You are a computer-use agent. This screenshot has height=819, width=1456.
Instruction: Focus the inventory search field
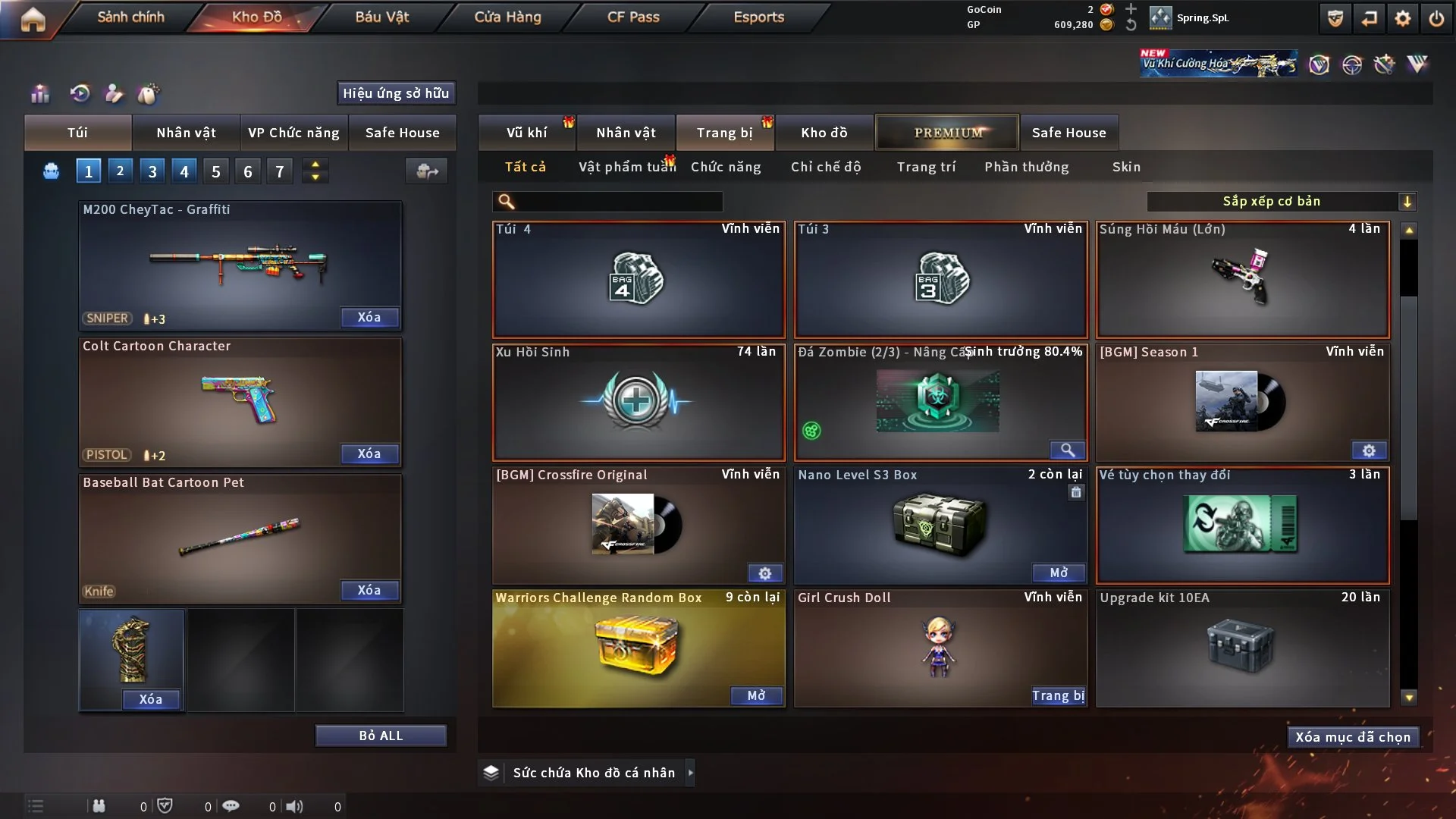coord(618,202)
